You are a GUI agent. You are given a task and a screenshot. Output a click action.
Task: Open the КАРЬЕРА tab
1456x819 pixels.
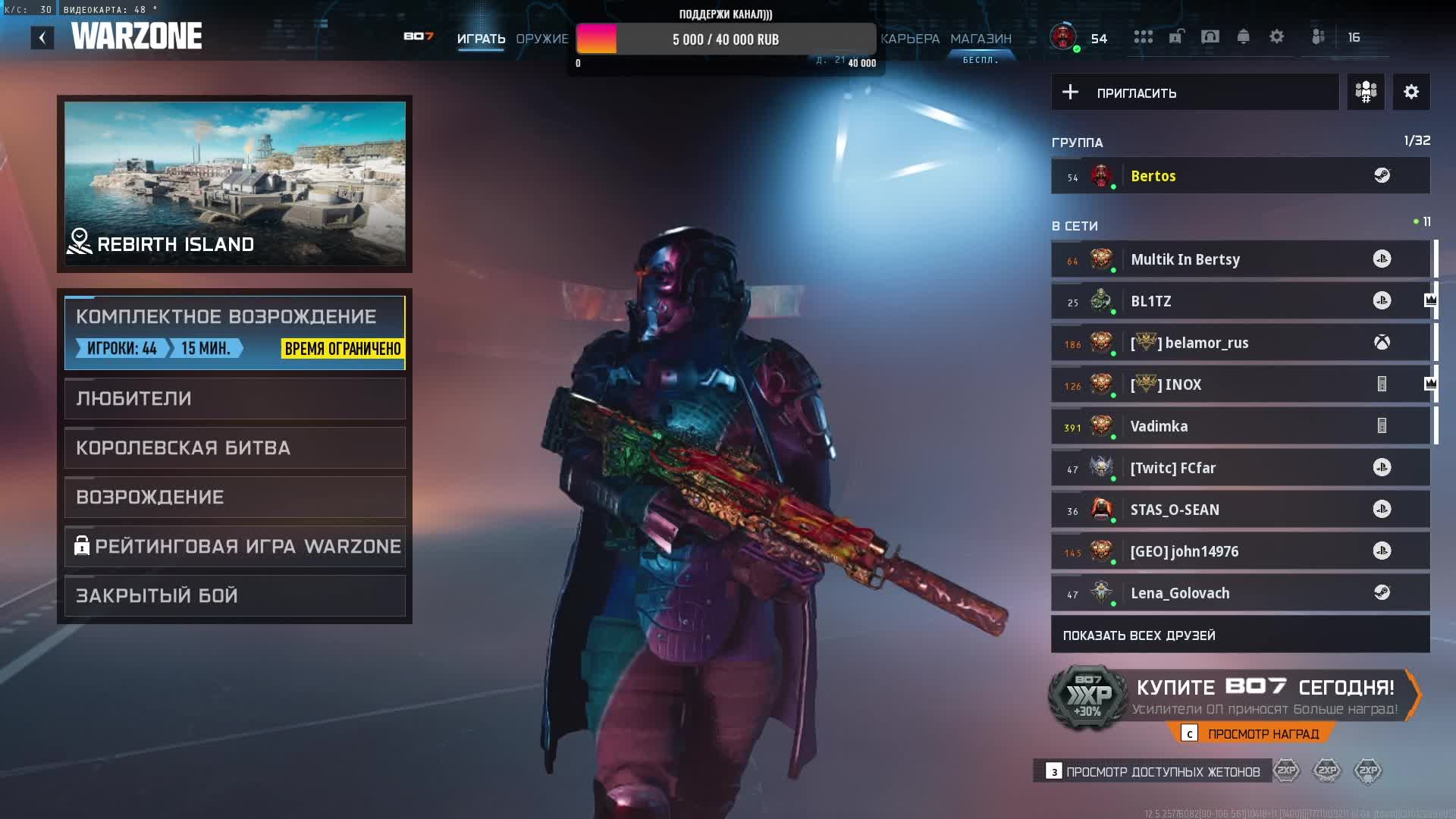(x=910, y=39)
